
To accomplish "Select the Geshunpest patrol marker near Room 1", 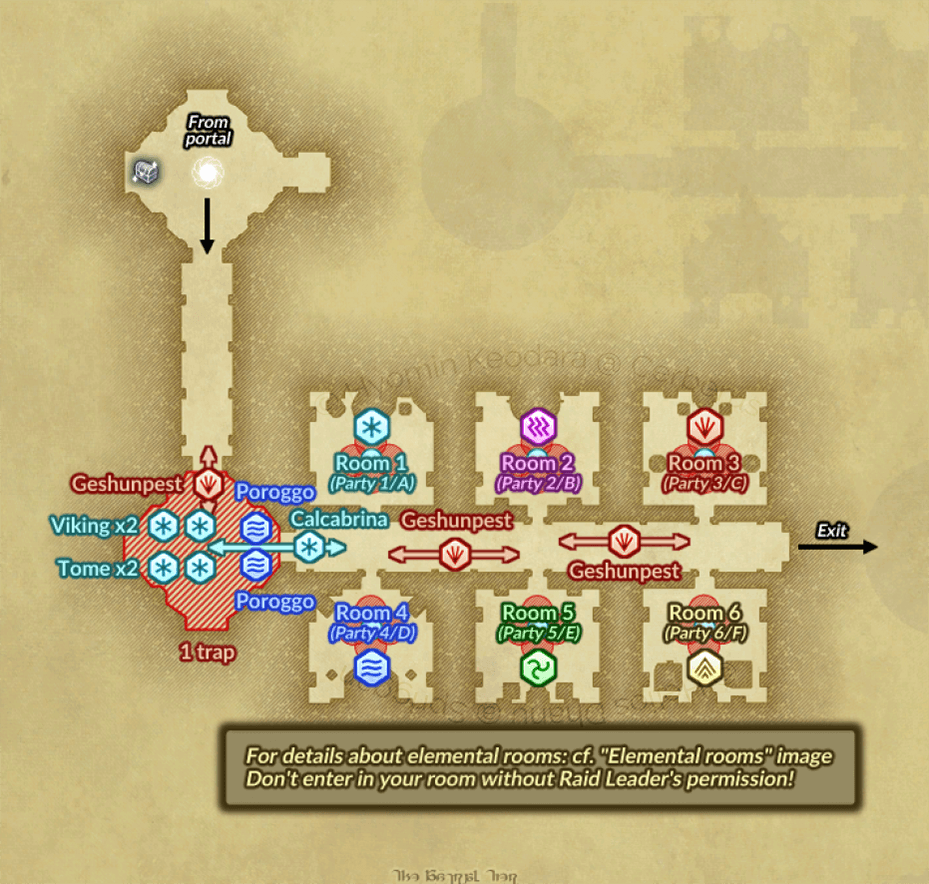I will coord(455,553).
